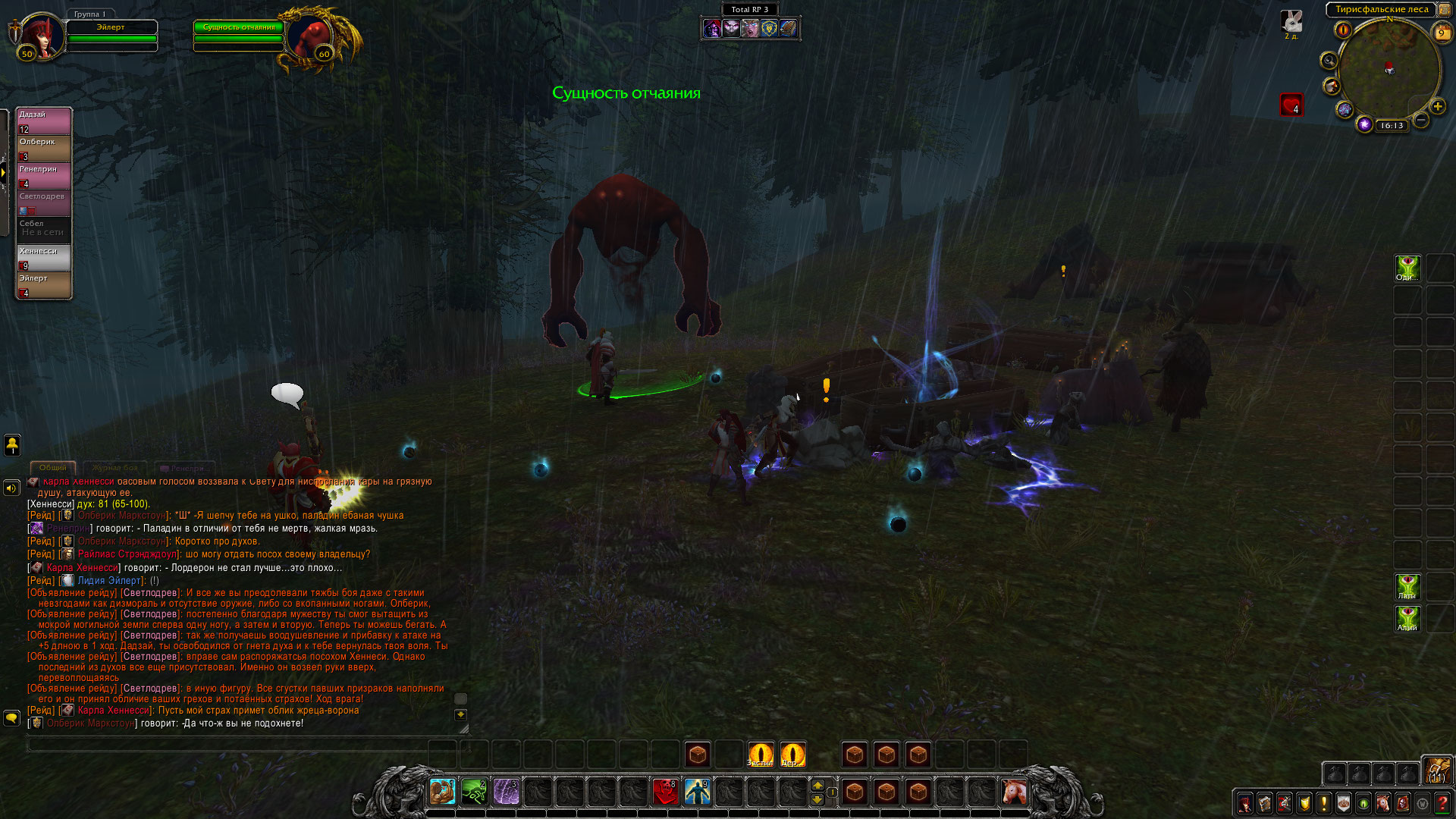Open the quest log exclamation mark button

click(x=1324, y=803)
